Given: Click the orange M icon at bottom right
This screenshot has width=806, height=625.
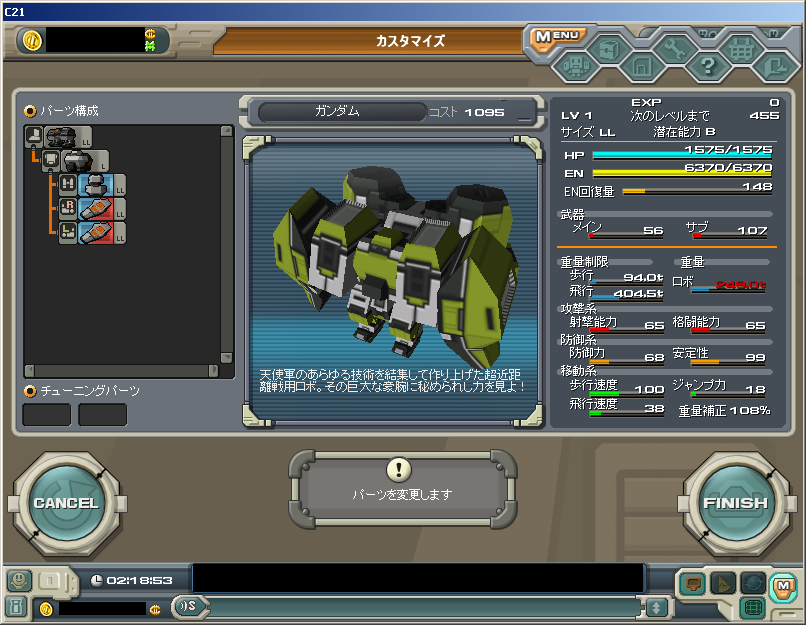Looking at the screenshot, I should [x=783, y=583].
